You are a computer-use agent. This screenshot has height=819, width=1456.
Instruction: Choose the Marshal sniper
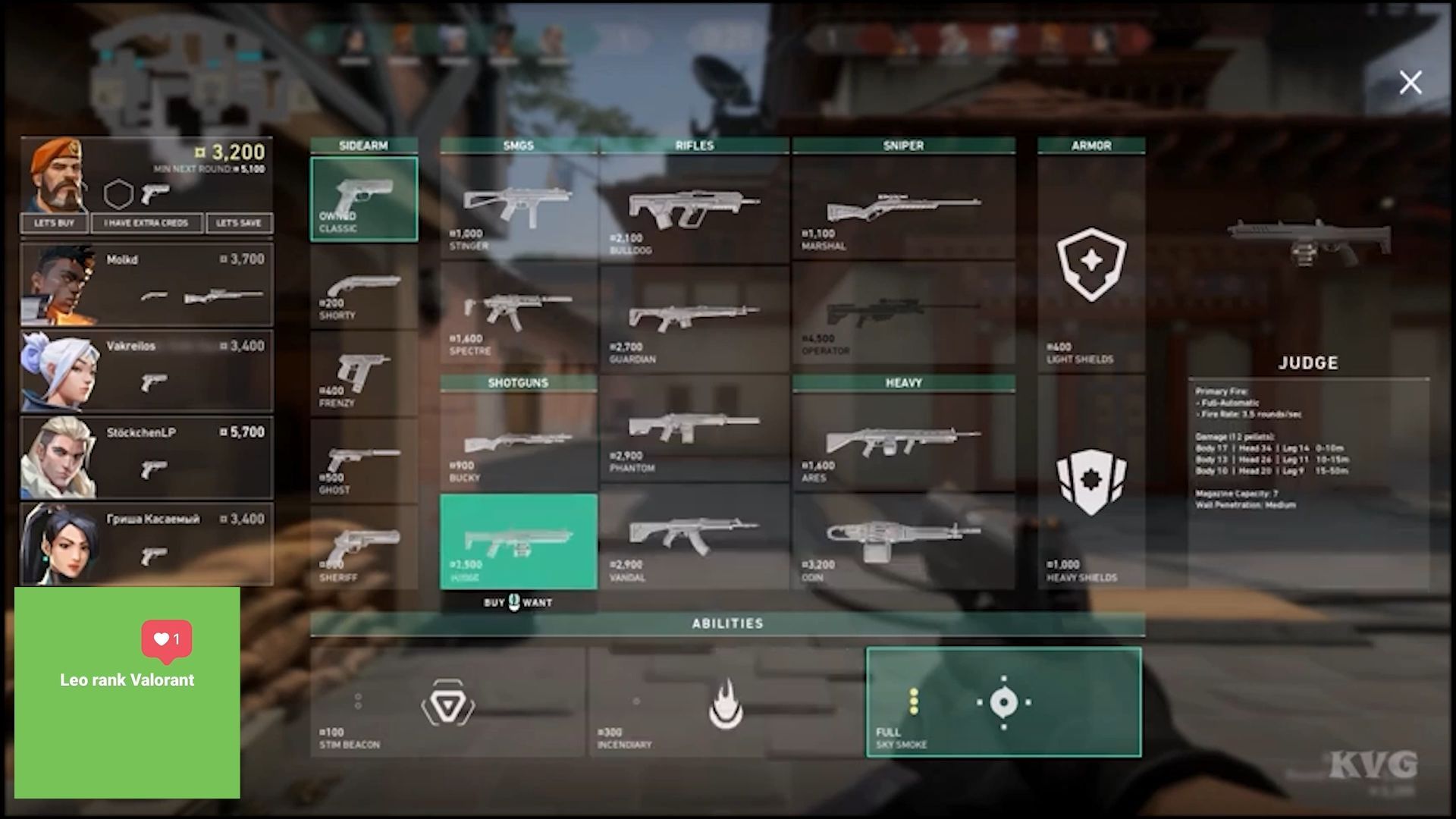(903, 209)
